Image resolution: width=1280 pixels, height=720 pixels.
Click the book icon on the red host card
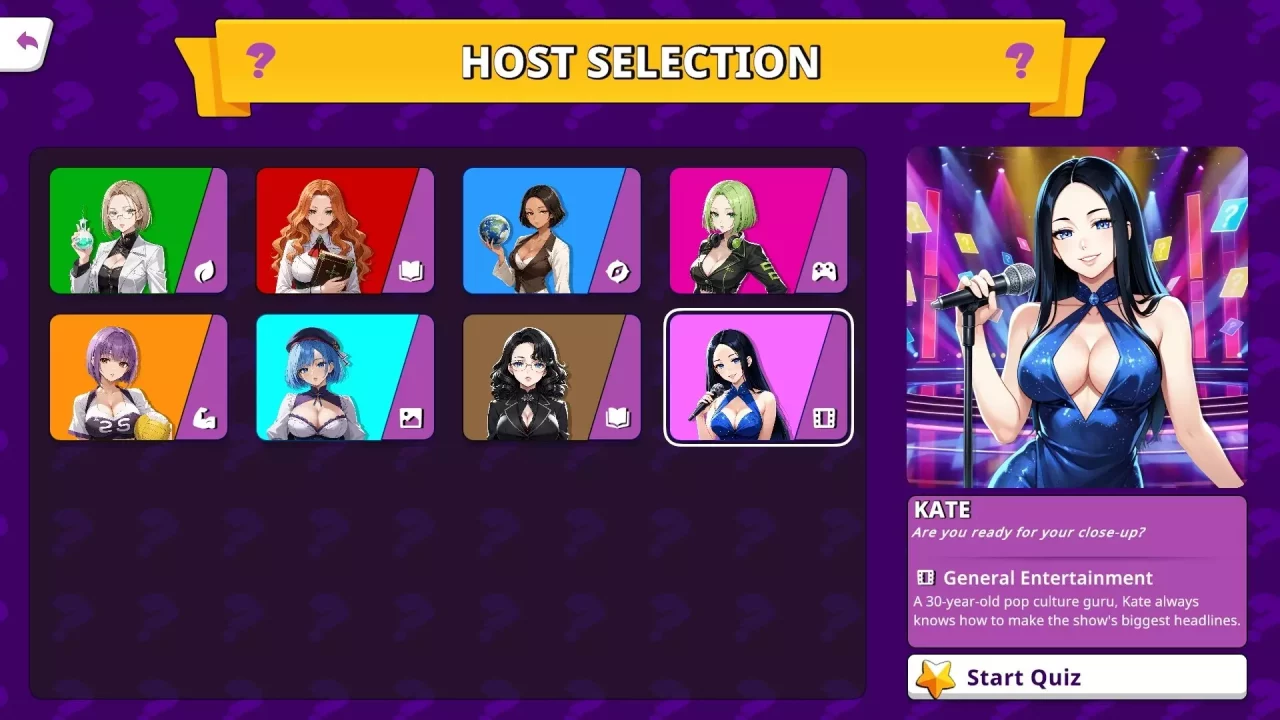coord(410,272)
